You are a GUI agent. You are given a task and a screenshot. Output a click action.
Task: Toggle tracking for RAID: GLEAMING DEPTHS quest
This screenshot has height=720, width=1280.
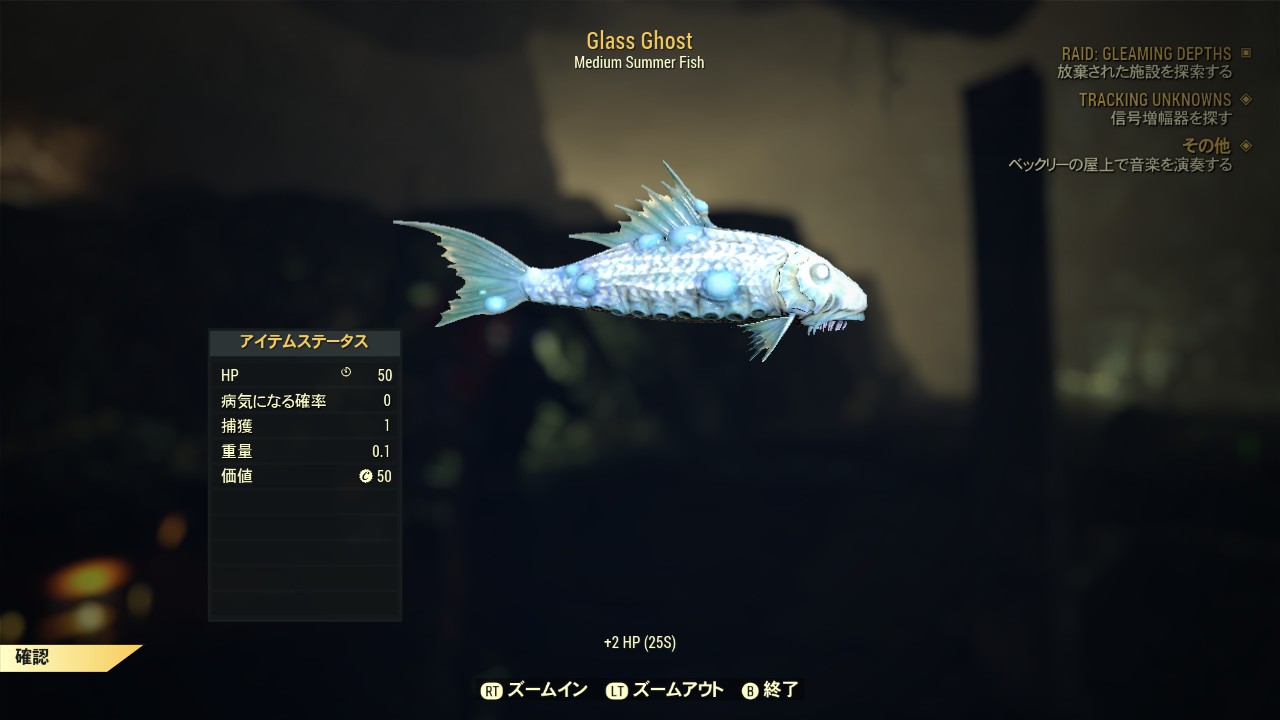coord(1147,54)
